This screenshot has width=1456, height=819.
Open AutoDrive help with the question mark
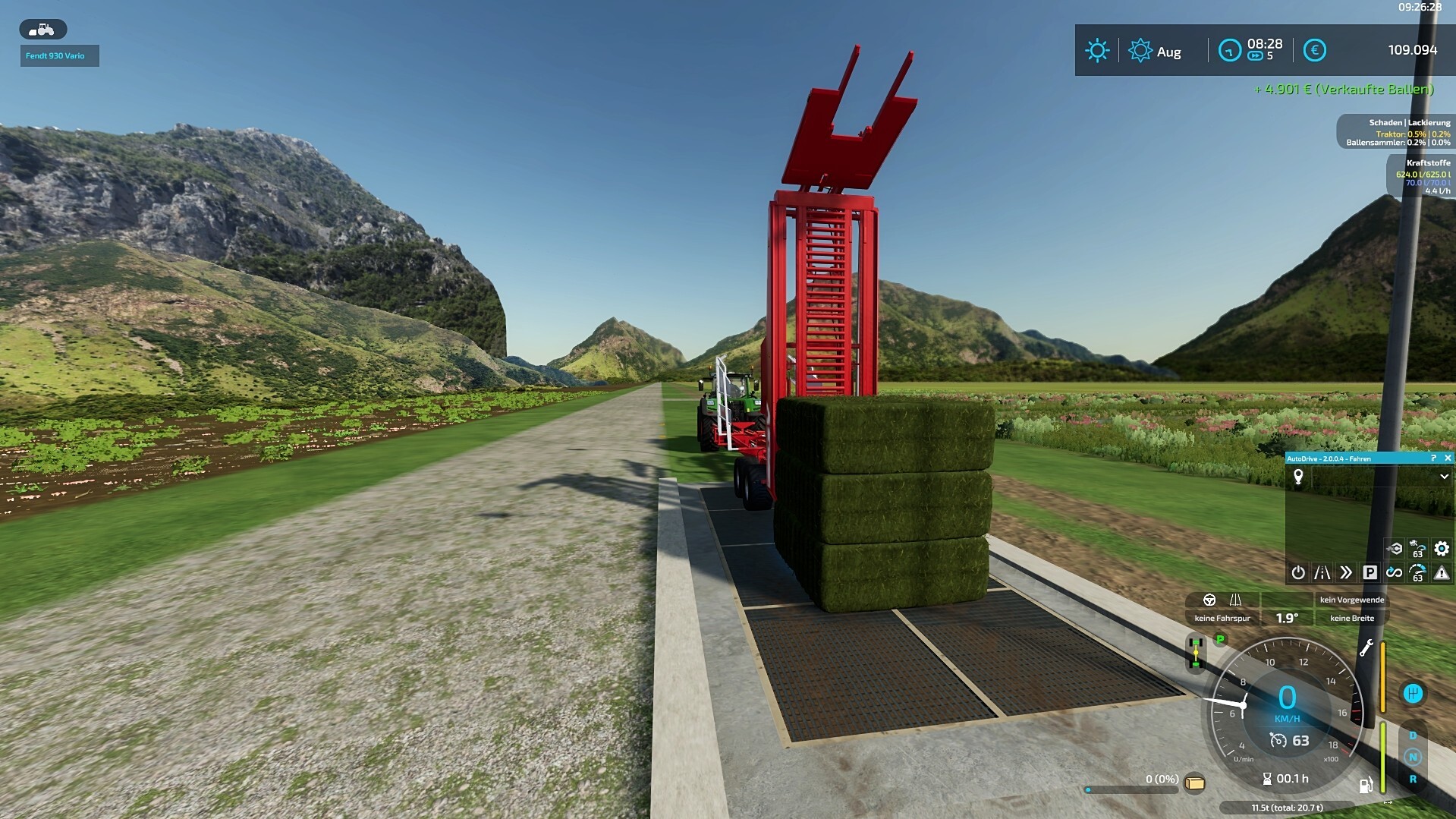tap(1433, 458)
